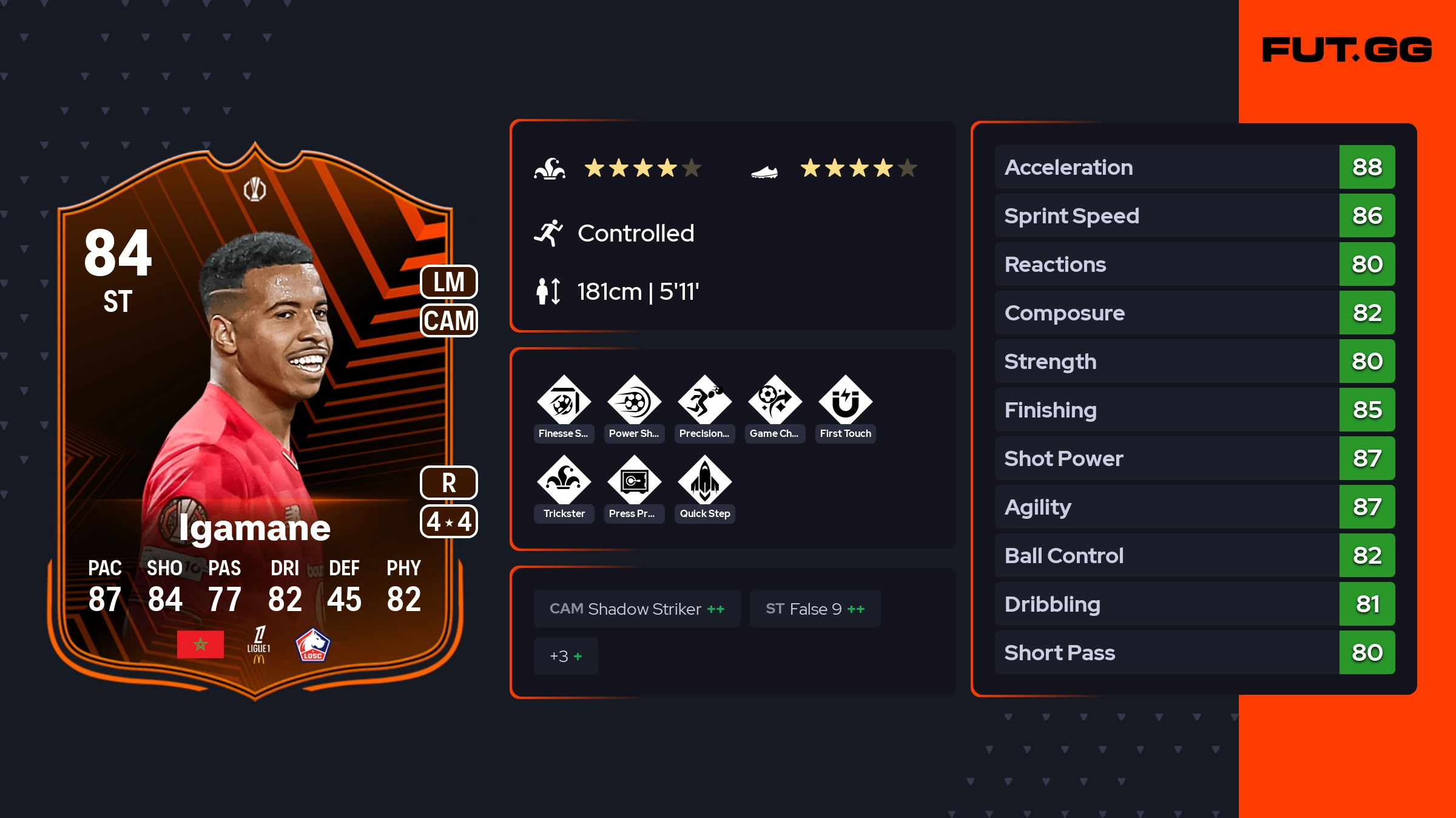
Task: Choose the Trickster playstyle icon
Action: pos(564,481)
